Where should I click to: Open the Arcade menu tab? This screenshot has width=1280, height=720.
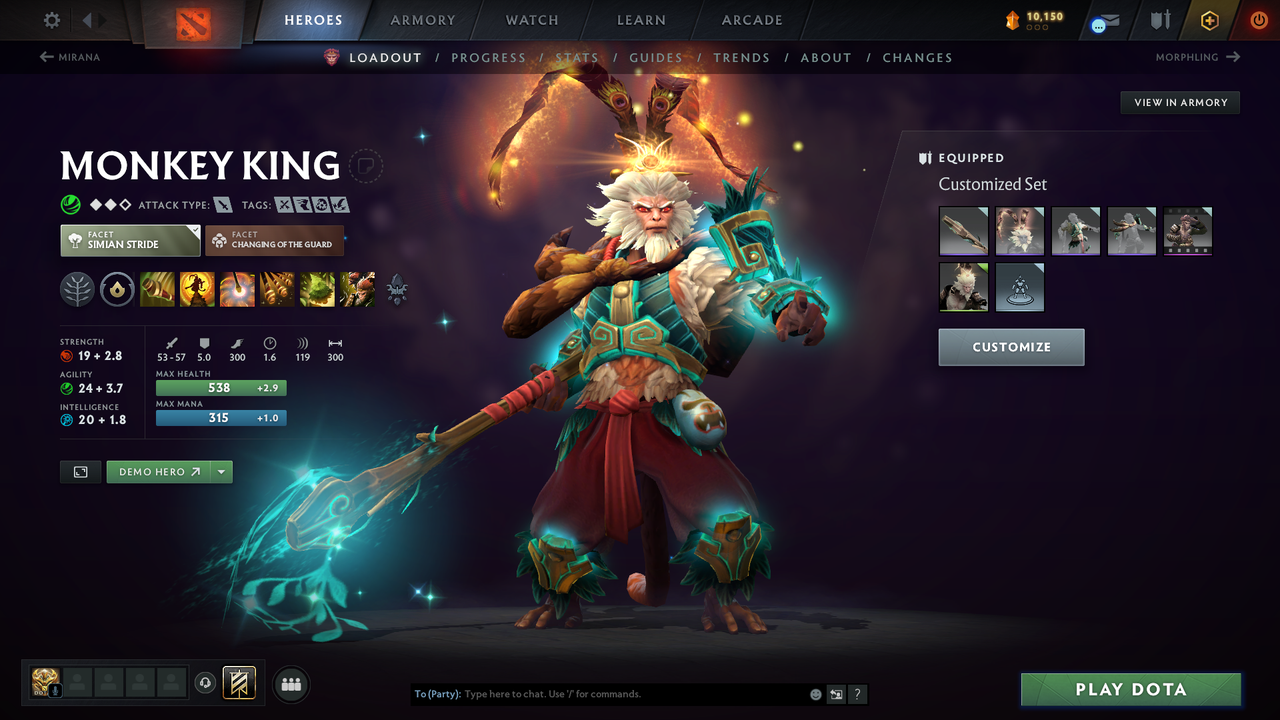point(751,20)
